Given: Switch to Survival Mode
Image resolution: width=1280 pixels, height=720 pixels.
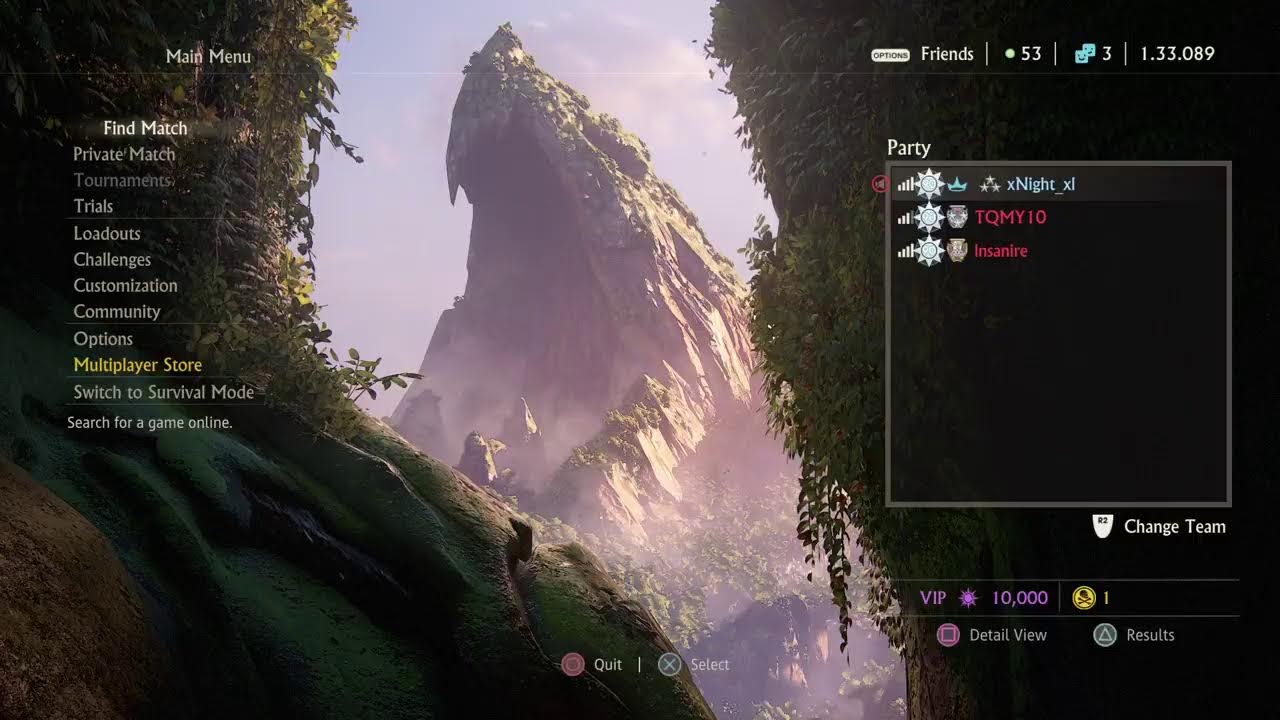Looking at the screenshot, I should (x=163, y=392).
